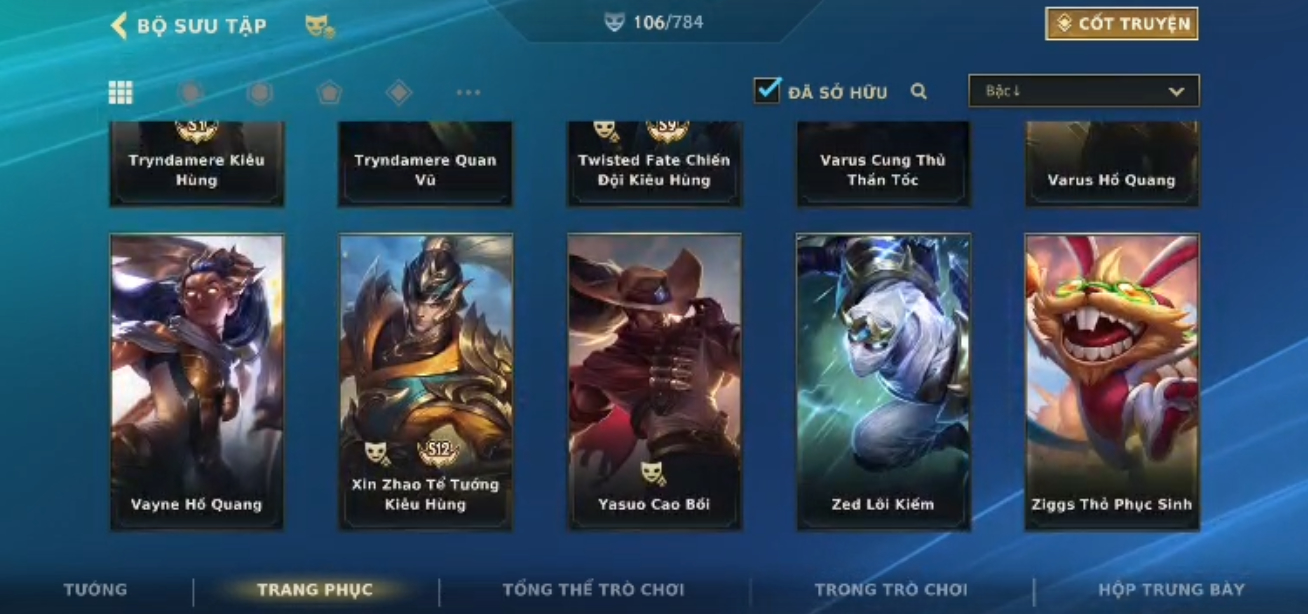Screen dimensions: 1308x614
Task: View the Zed Lôi Kiếm skin
Action: [883, 381]
